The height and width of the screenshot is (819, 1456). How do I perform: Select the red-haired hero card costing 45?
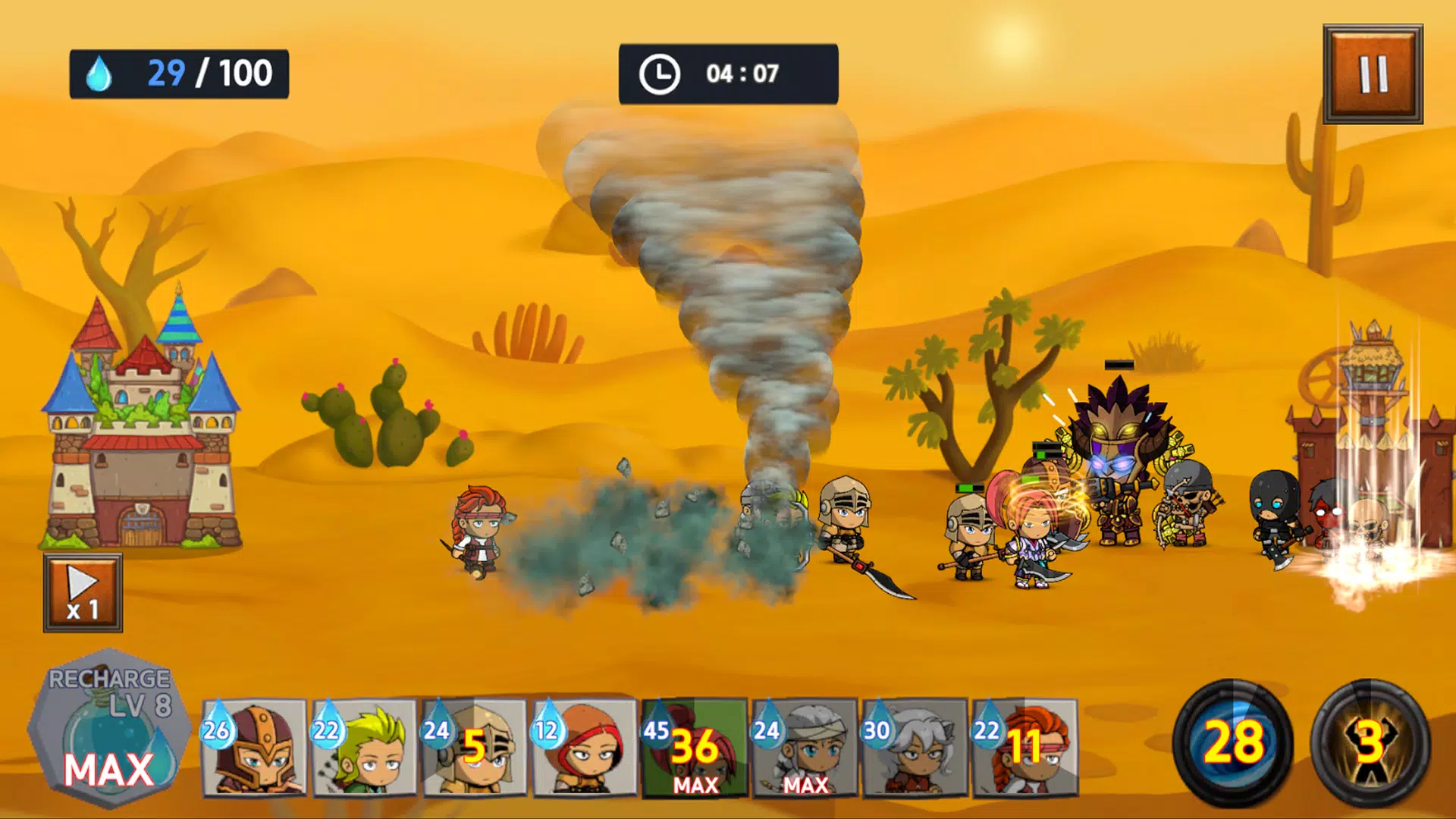click(x=695, y=748)
